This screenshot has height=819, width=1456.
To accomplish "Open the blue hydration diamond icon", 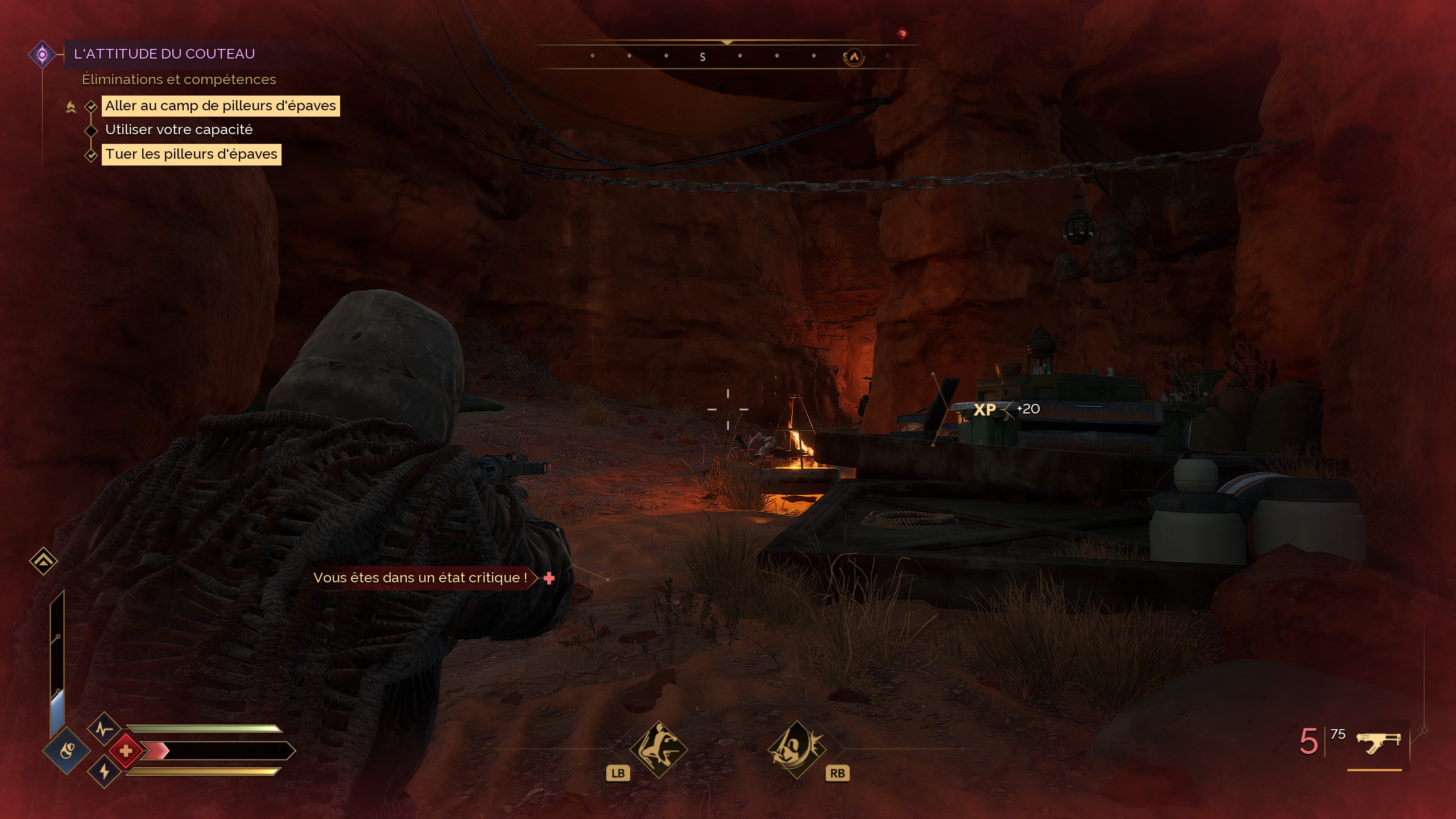I will pyautogui.click(x=67, y=751).
